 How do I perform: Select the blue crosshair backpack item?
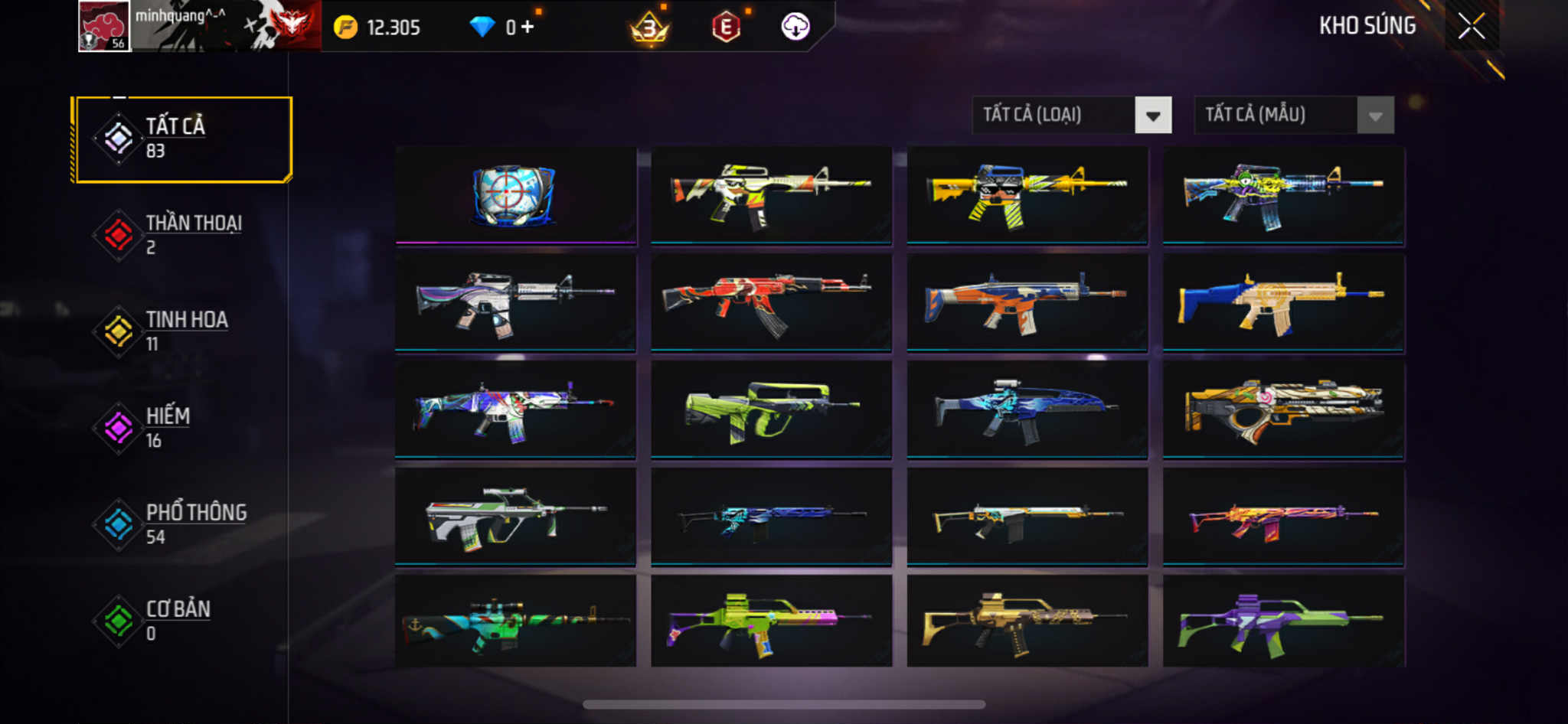[x=515, y=196]
